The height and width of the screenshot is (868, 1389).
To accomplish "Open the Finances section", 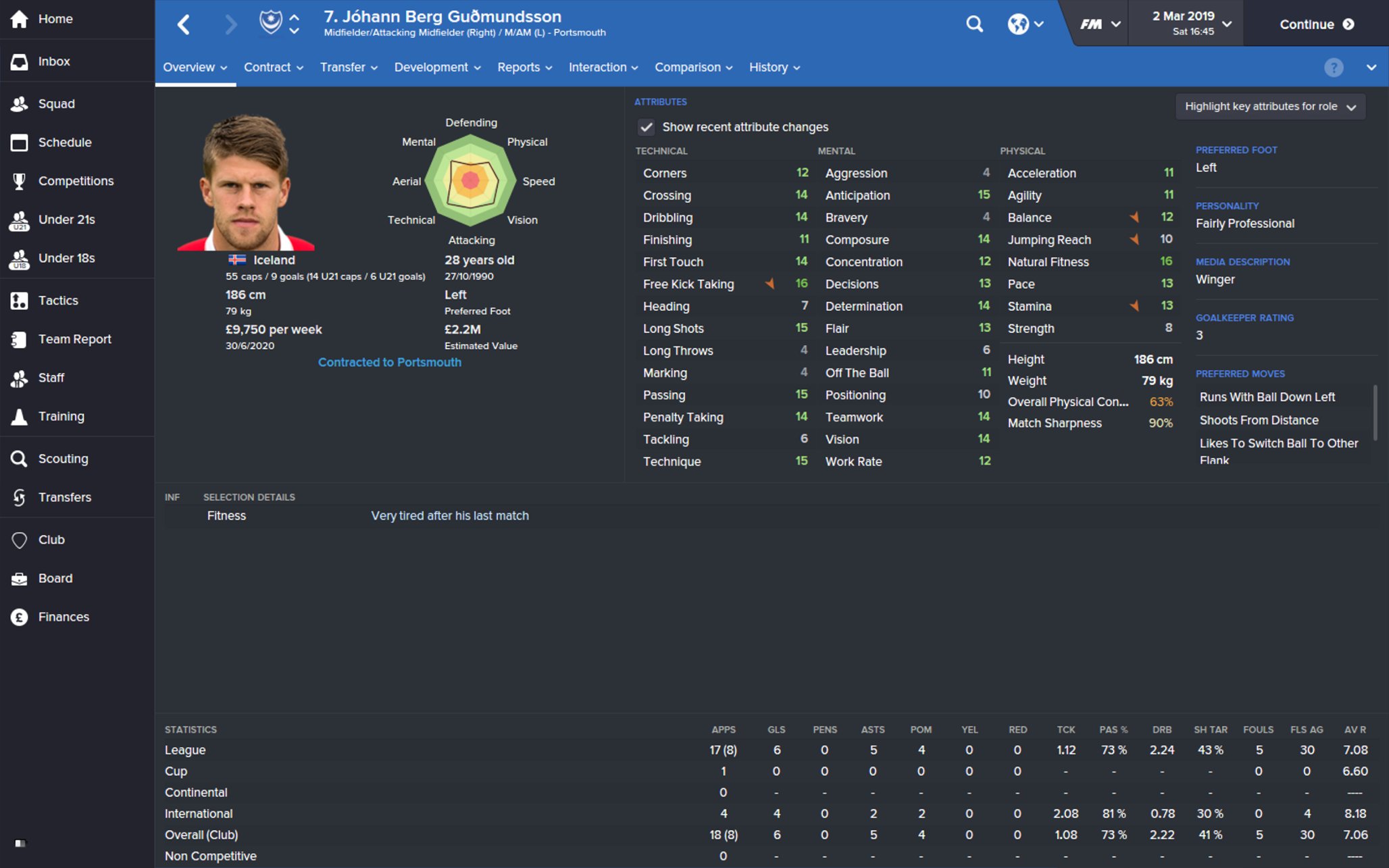I will coord(64,616).
